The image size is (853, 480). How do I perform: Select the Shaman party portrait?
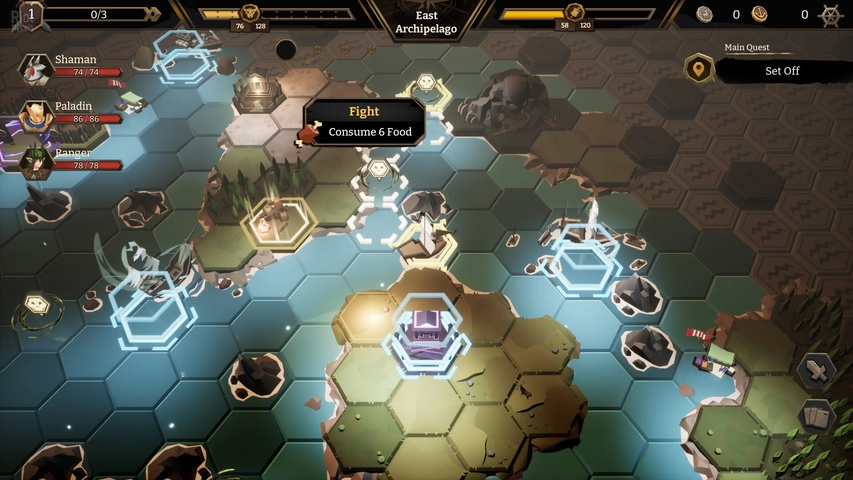coord(36,69)
